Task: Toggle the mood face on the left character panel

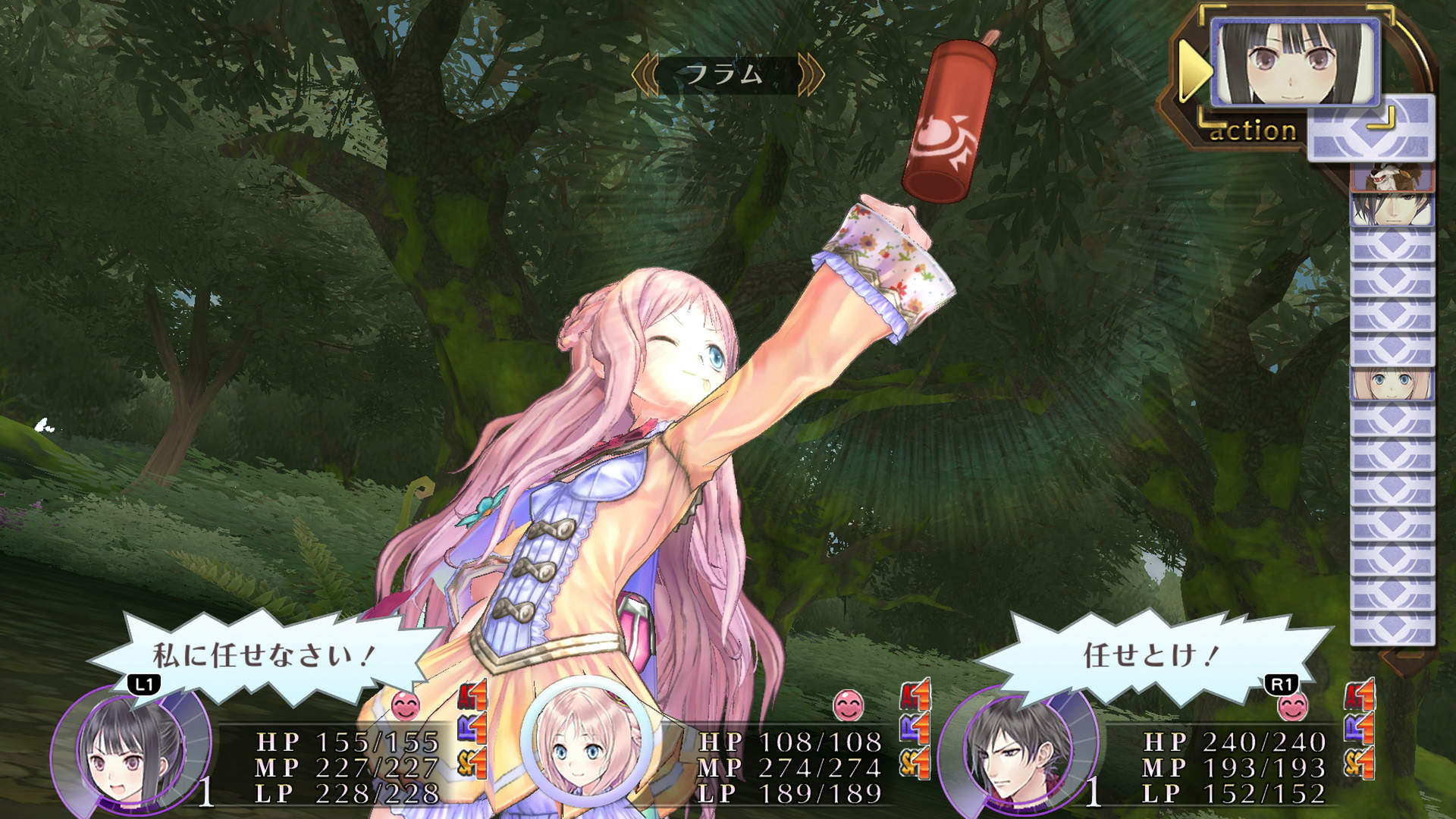Action: [404, 704]
